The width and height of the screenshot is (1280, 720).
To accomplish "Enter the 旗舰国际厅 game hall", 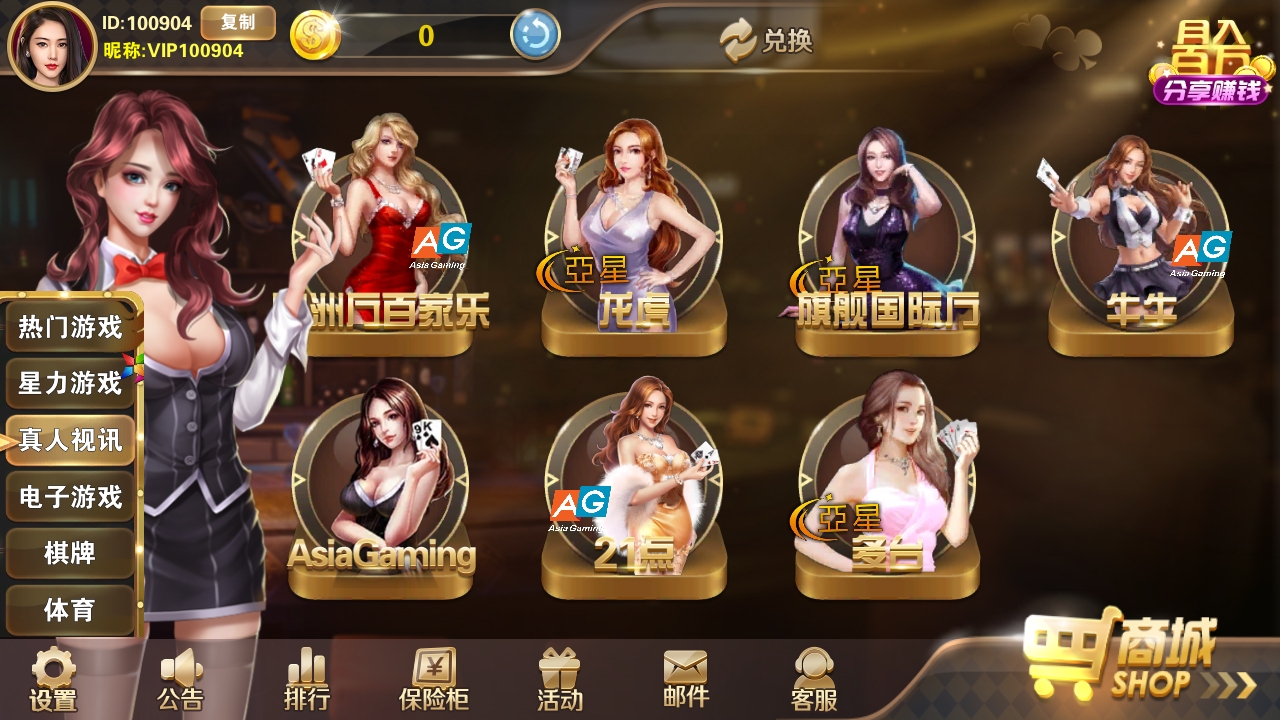I will pos(887,250).
